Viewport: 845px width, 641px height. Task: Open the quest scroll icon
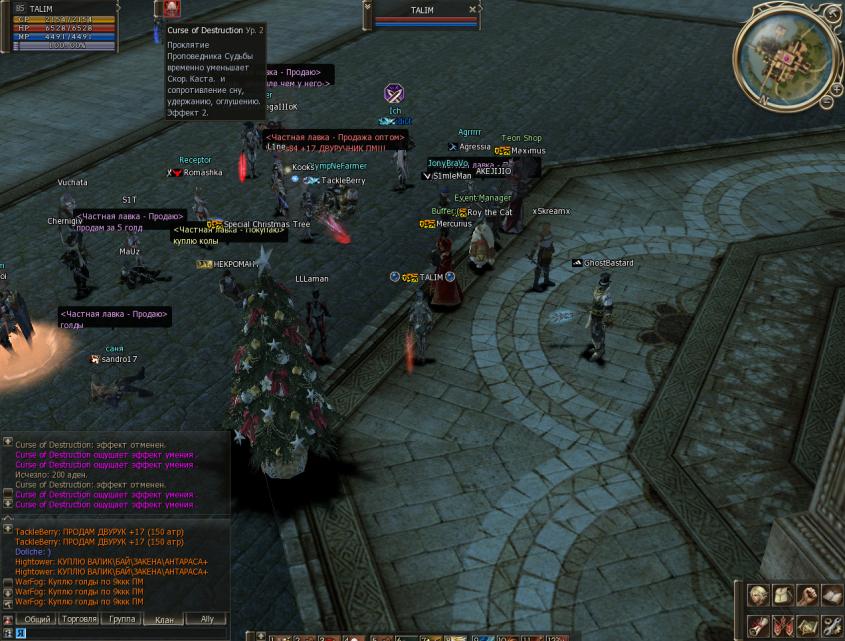[x=759, y=626]
